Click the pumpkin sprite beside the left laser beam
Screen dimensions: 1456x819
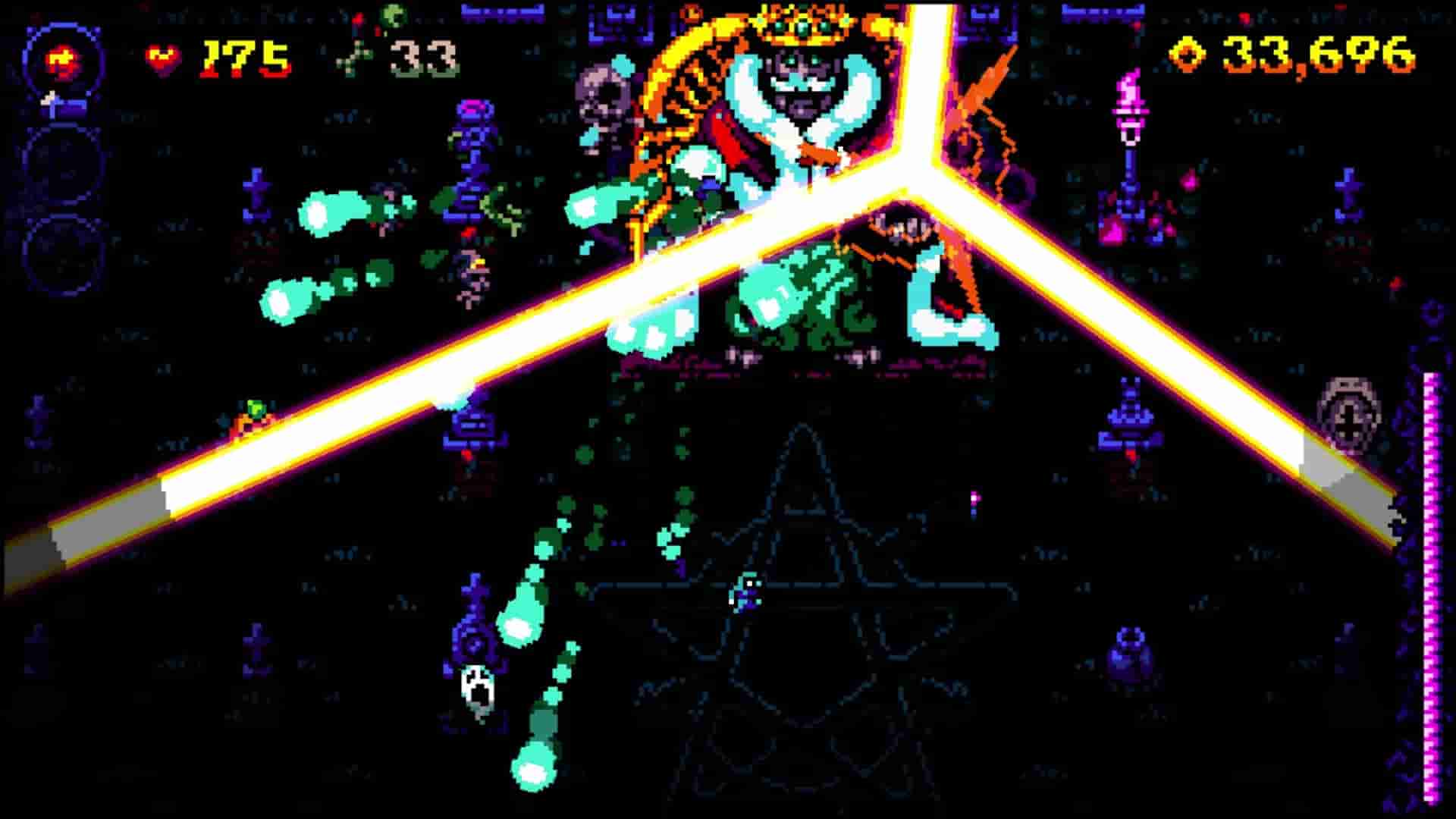coord(256,418)
